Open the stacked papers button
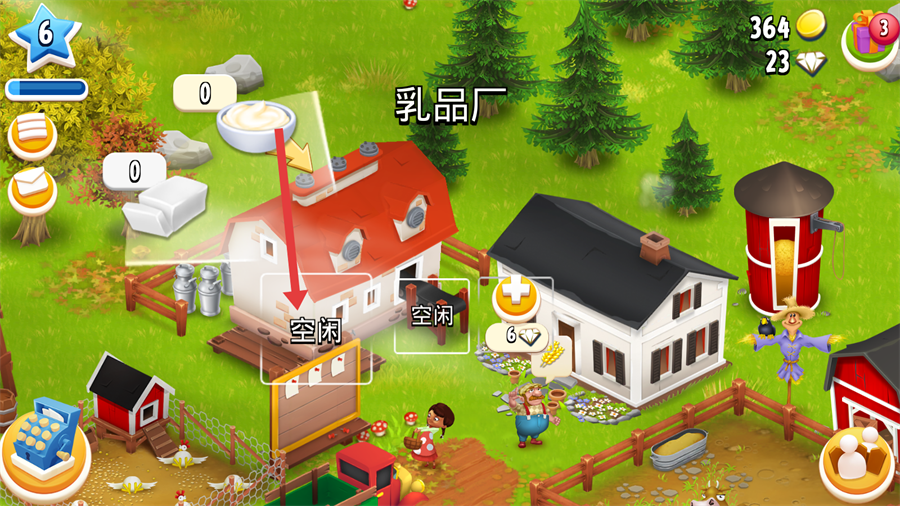 point(33,134)
